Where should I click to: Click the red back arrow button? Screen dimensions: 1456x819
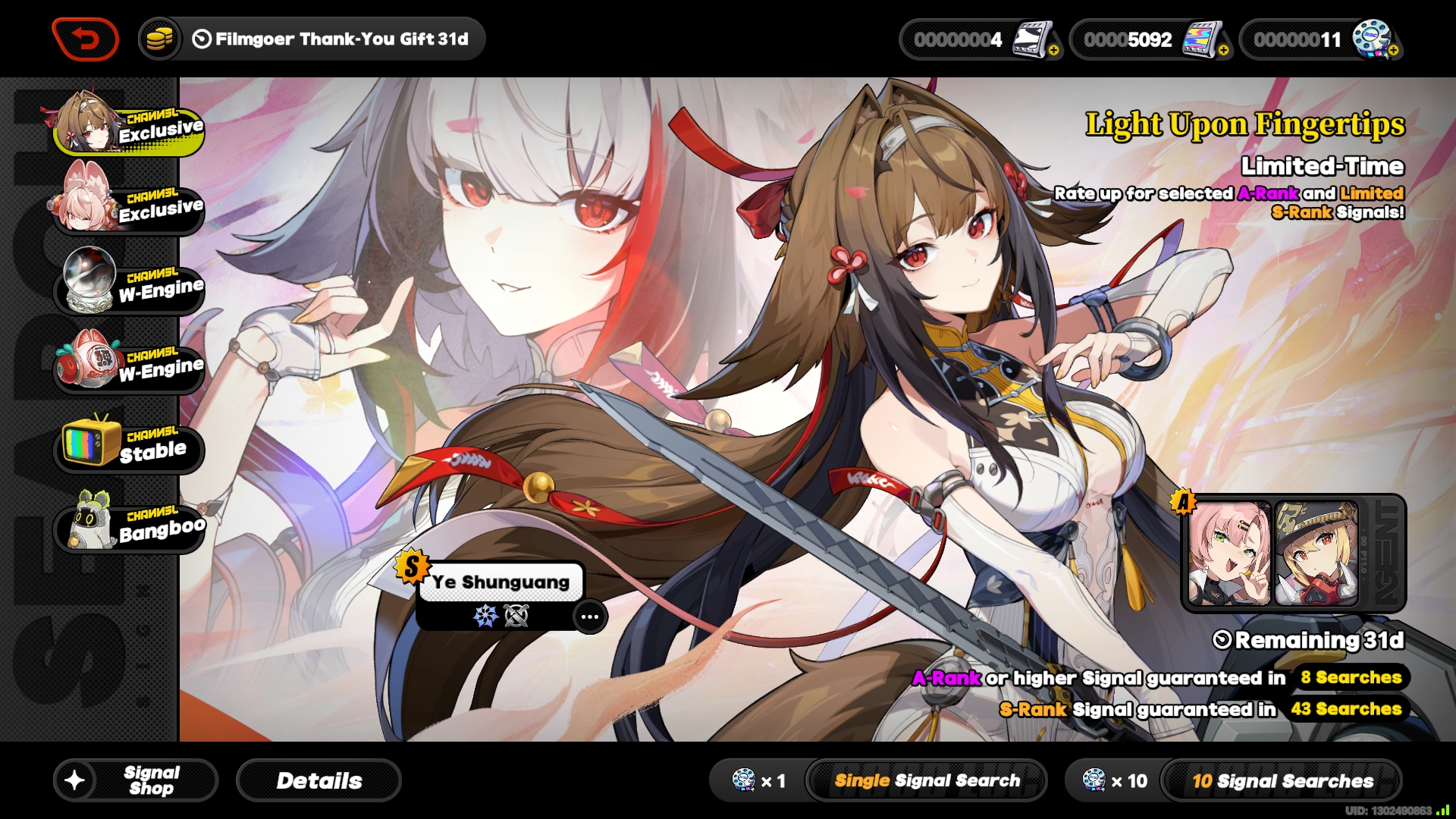click(x=85, y=39)
